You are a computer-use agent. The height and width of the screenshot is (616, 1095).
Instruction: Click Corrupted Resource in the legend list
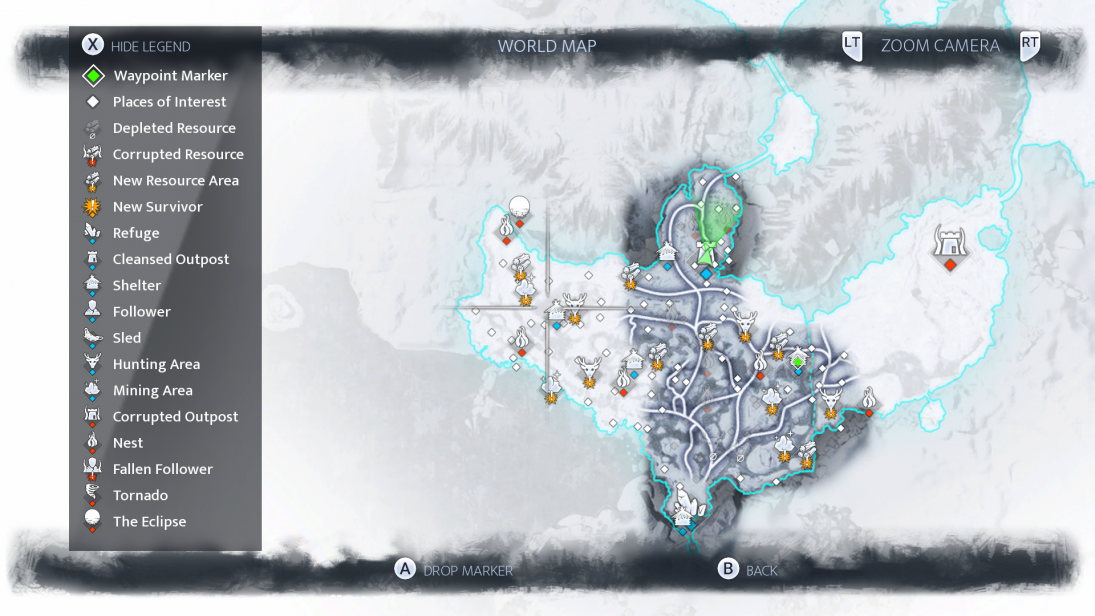[178, 154]
